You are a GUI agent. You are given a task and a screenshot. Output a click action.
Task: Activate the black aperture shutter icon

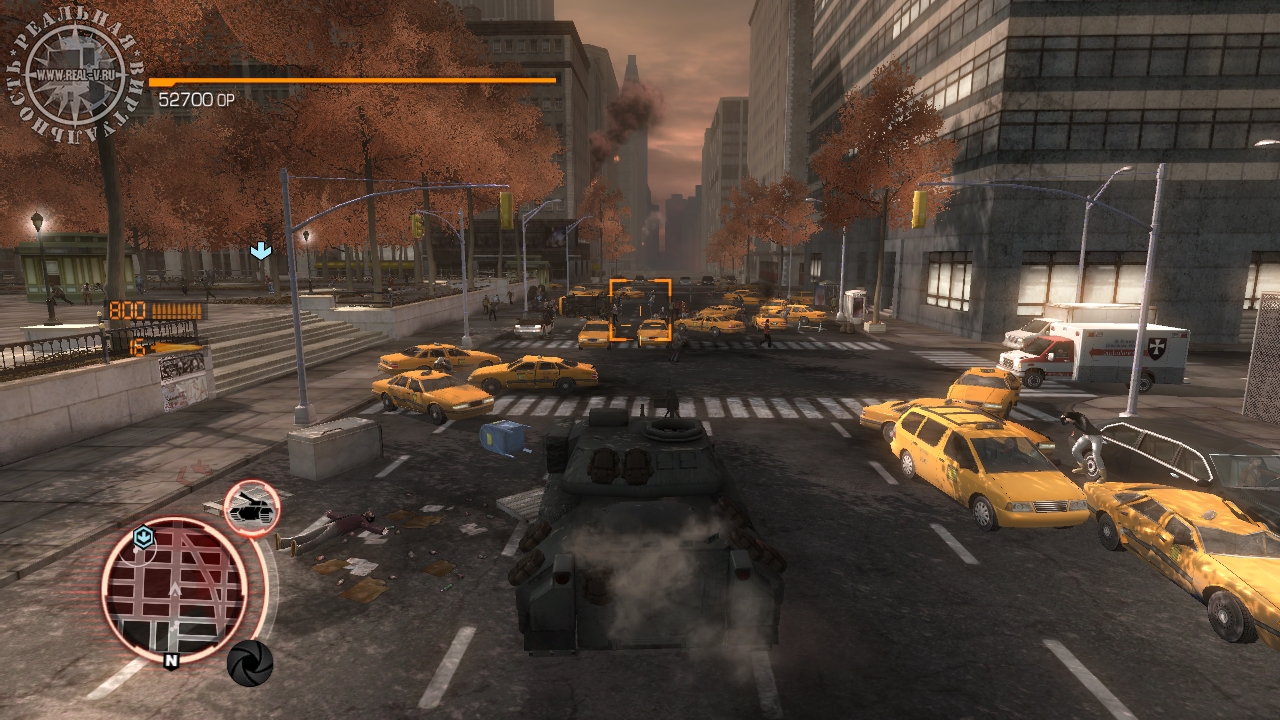(x=250, y=662)
